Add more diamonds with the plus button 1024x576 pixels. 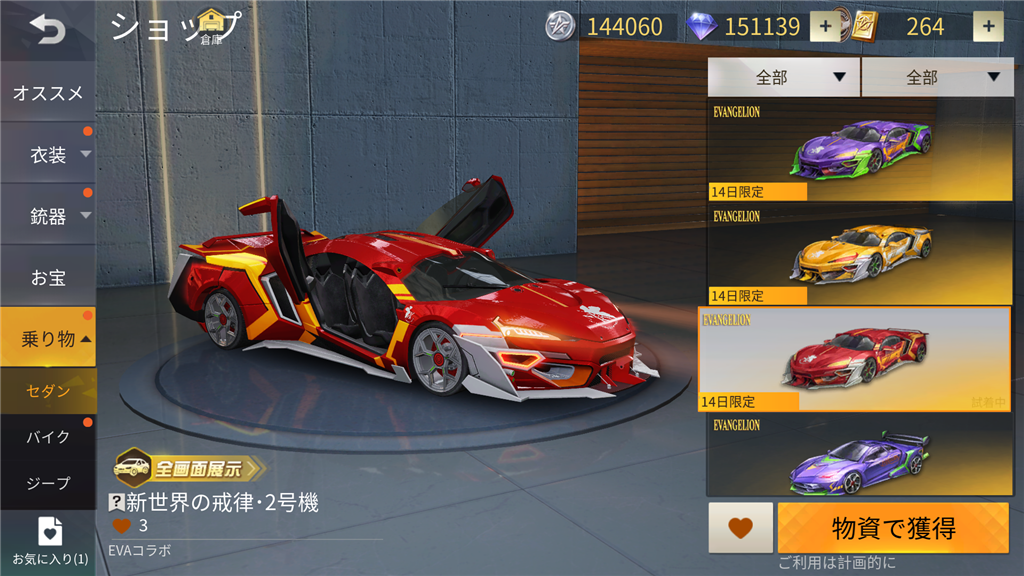tap(825, 27)
